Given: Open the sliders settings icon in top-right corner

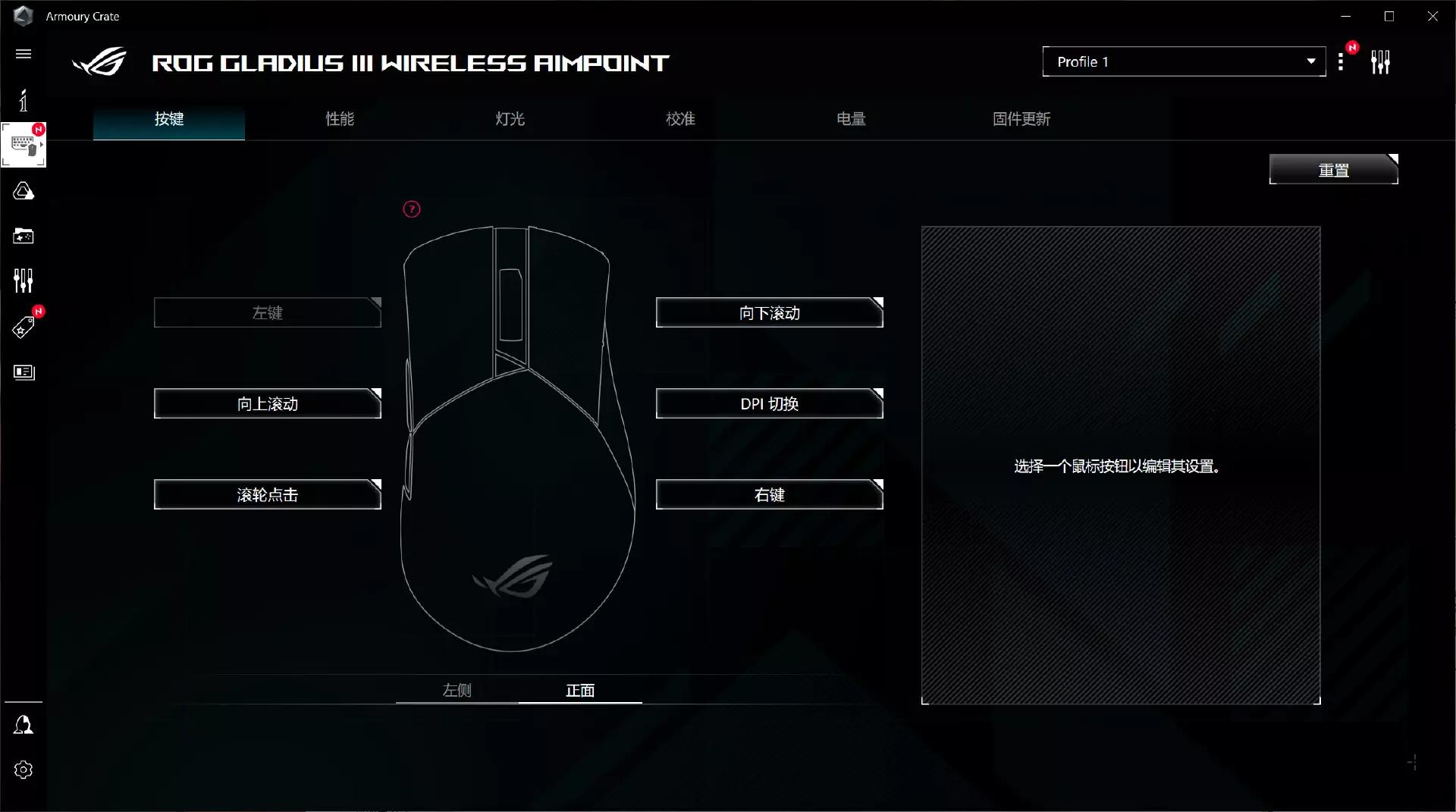Looking at the screenshot, I should pos(1381,61).
